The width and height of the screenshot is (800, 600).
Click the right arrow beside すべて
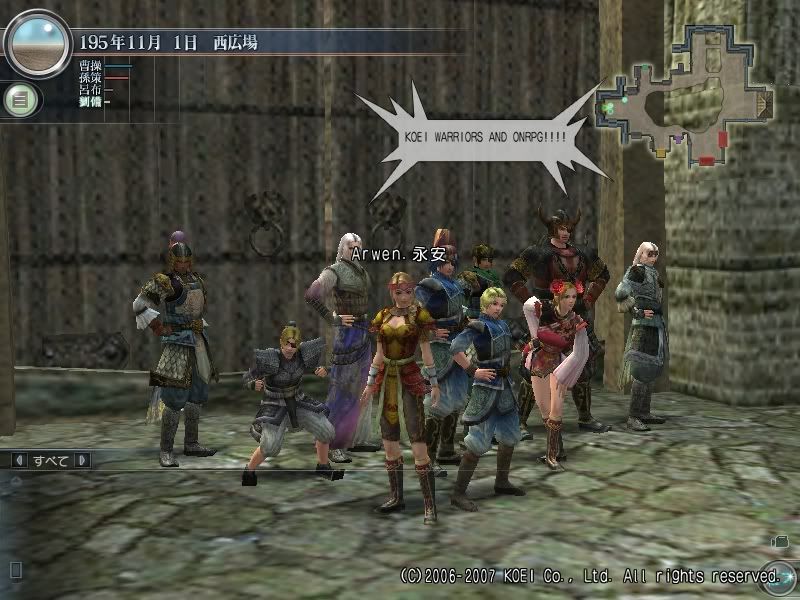82,460
